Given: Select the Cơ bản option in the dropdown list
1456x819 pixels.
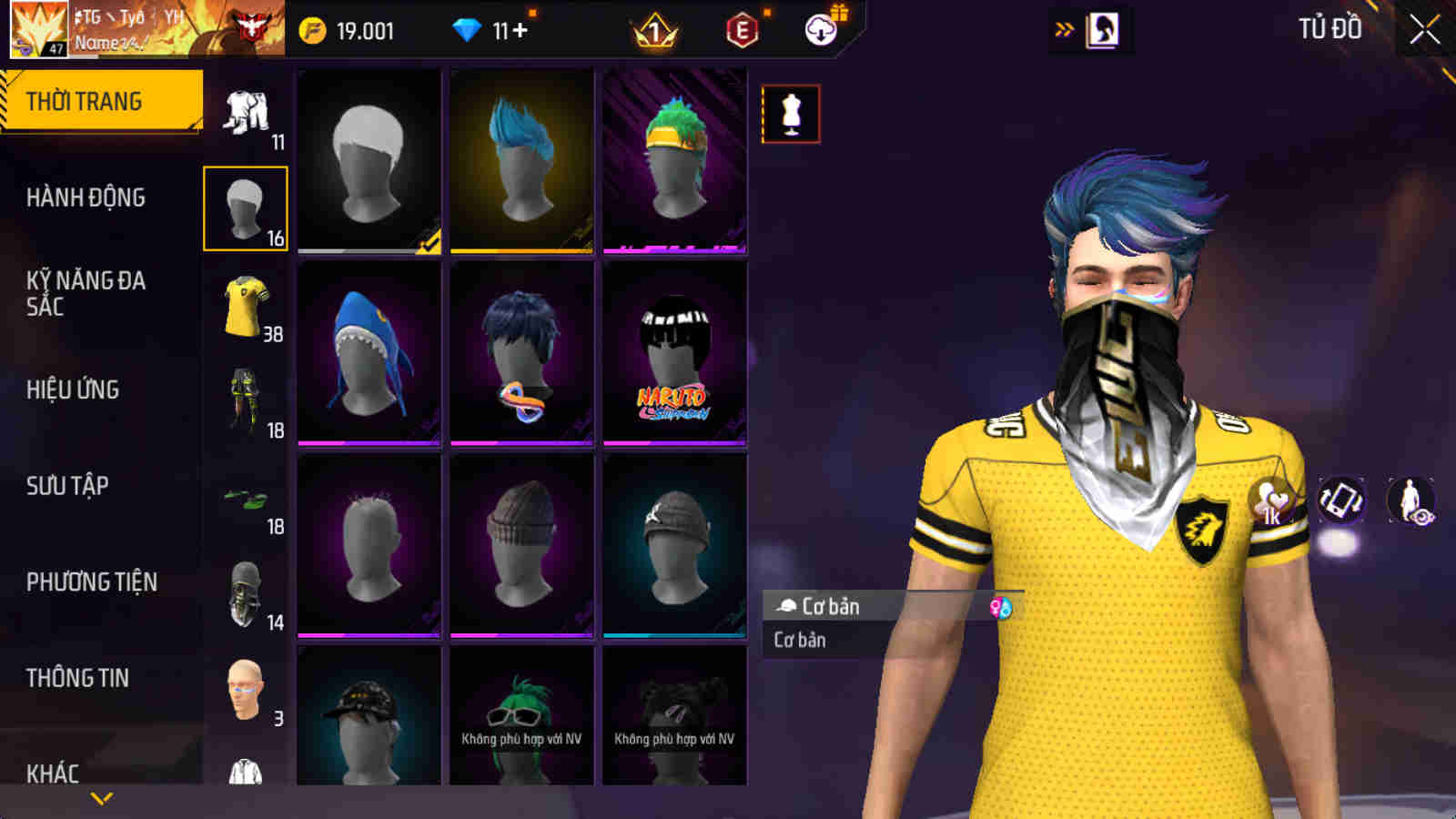Looking at the screenshot, I should pos(799,640).
